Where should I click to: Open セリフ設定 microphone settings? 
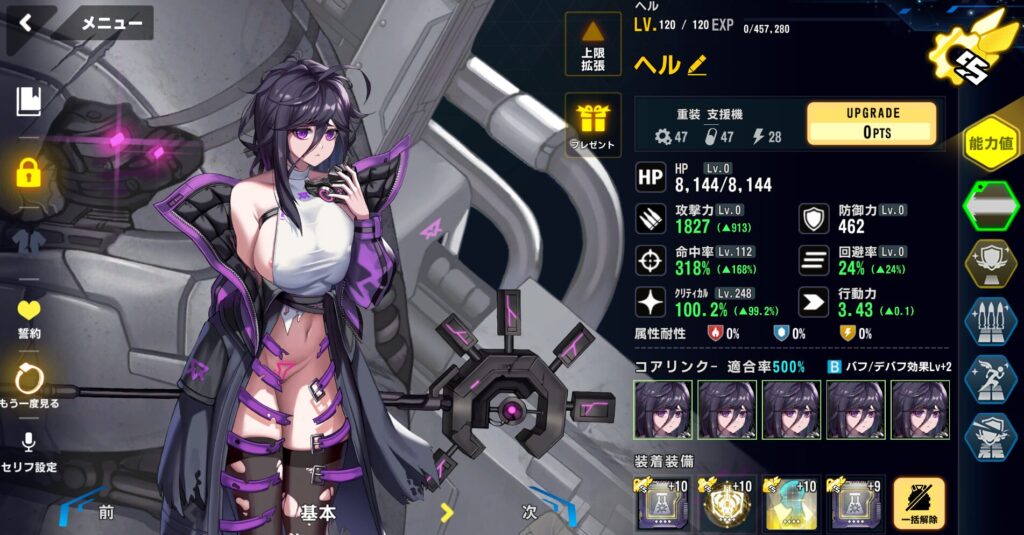point(29,451)
